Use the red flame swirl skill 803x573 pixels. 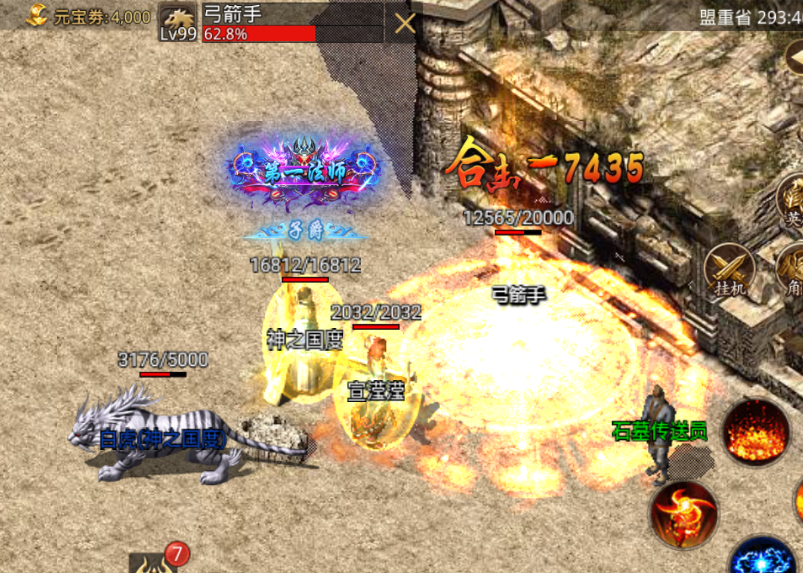[684, 513]
